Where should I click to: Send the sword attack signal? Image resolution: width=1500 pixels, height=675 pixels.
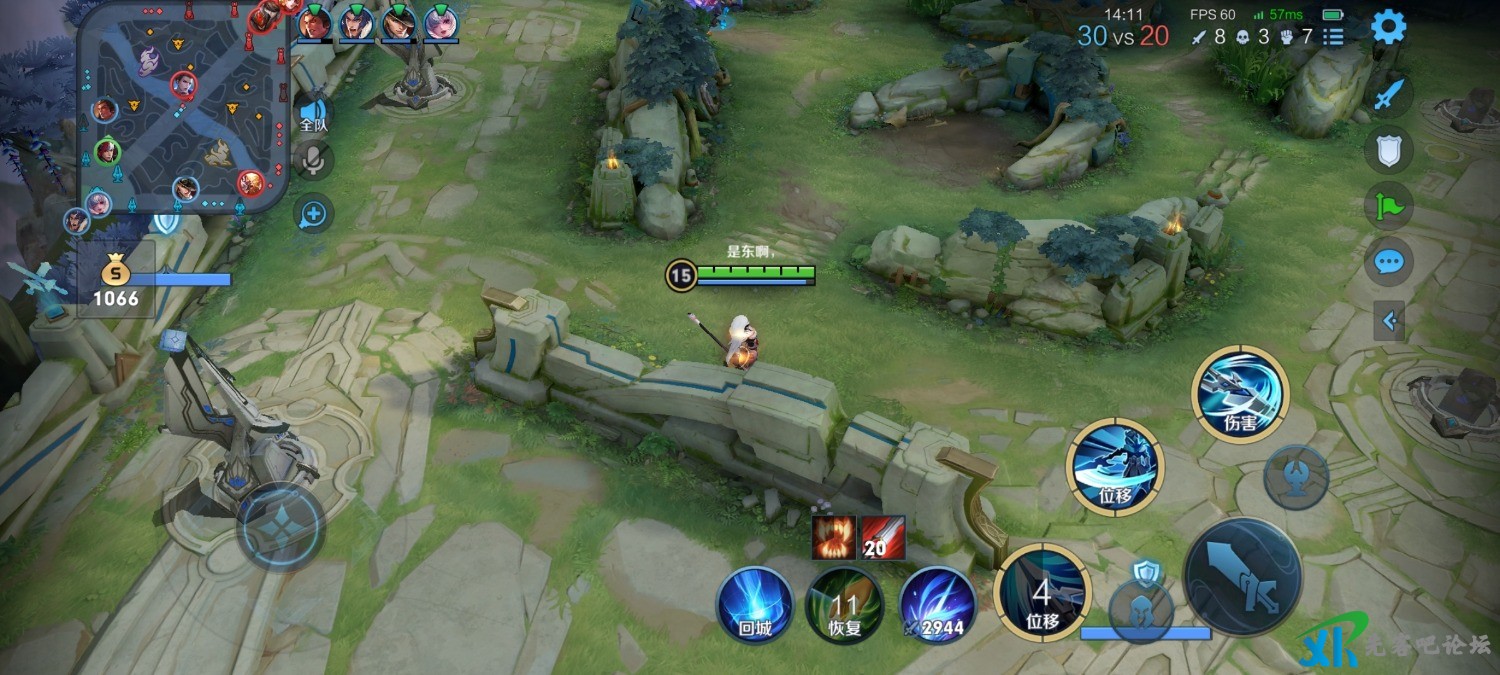[1389, 95]
